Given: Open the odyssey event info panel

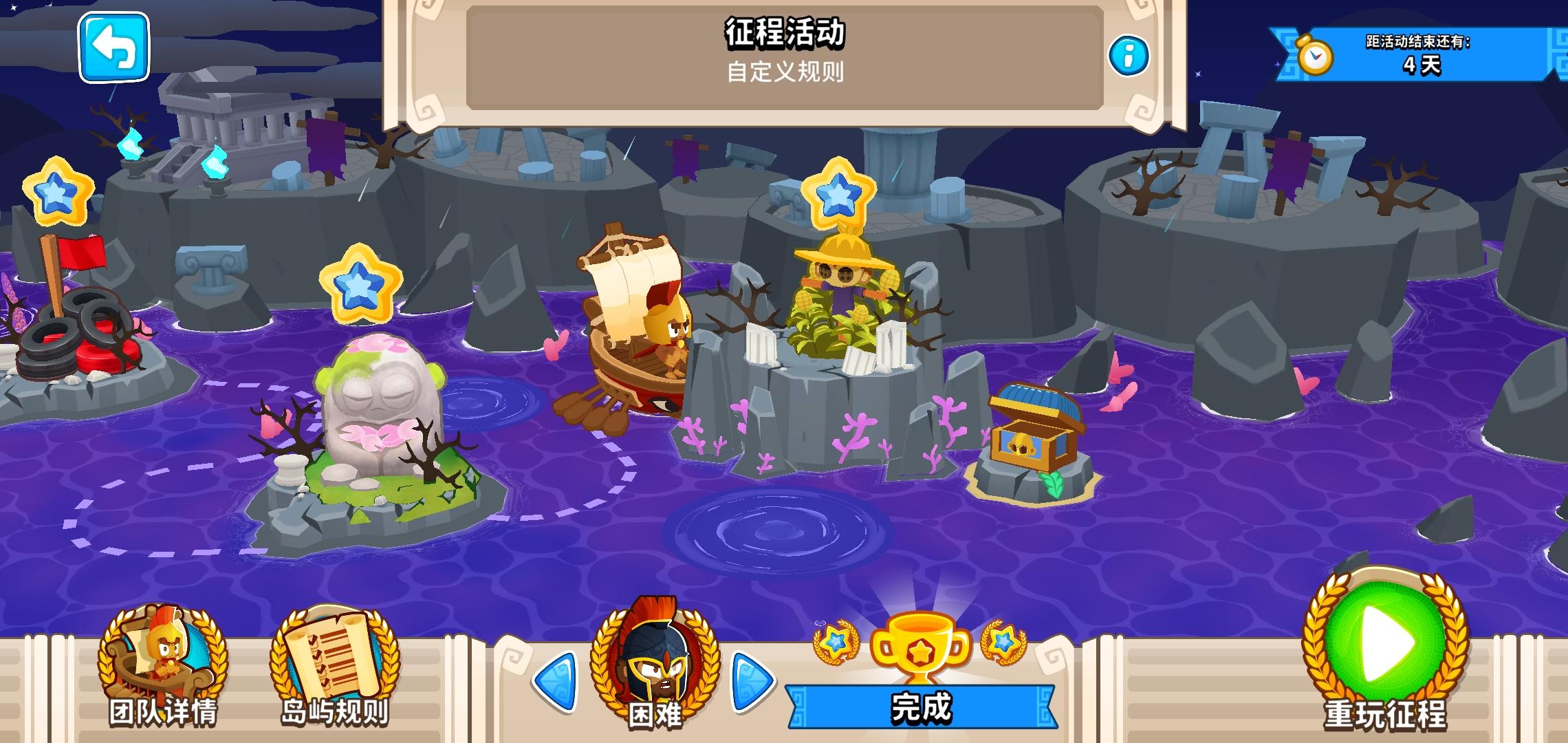Looking at the screenshot, I should (1130, 54).
